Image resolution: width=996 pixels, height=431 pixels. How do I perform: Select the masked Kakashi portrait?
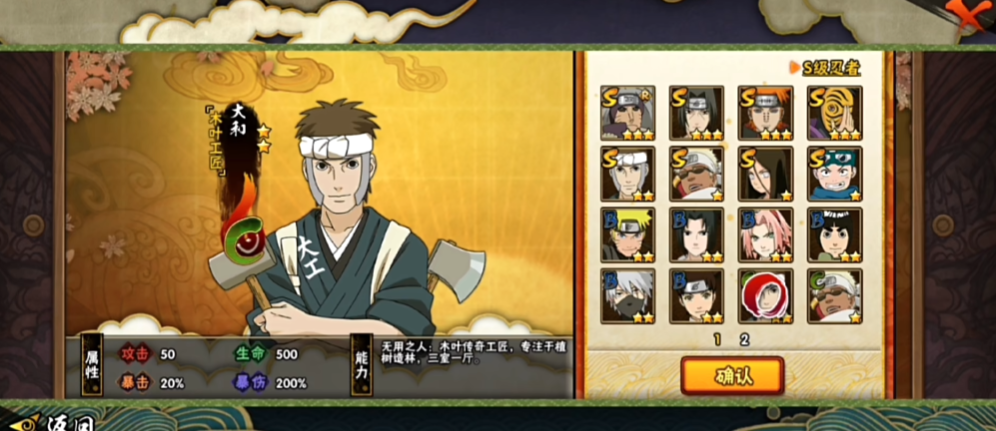pyautogui.click(x=627, y=296)
